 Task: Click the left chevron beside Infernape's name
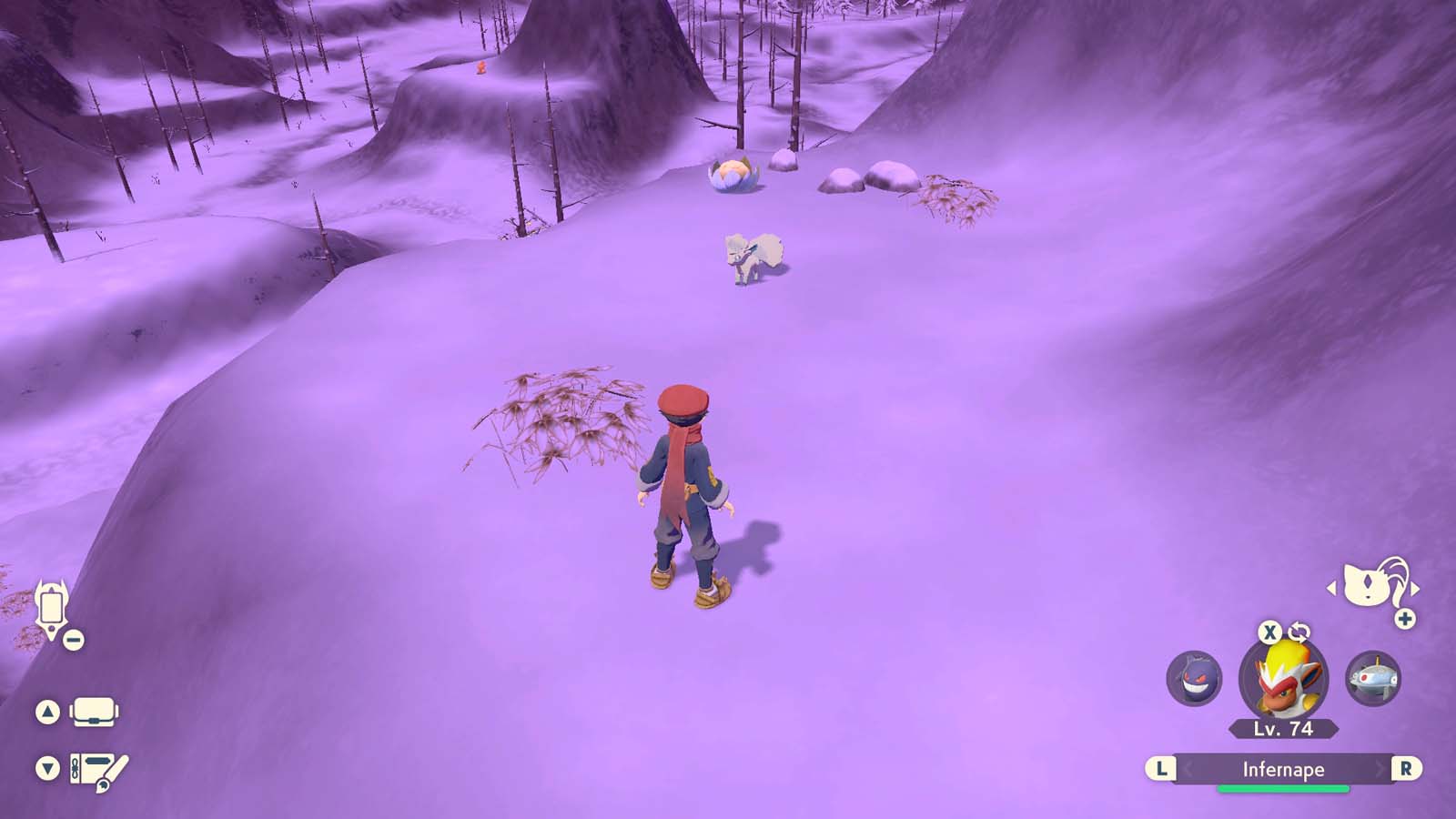pos(1188,768)
